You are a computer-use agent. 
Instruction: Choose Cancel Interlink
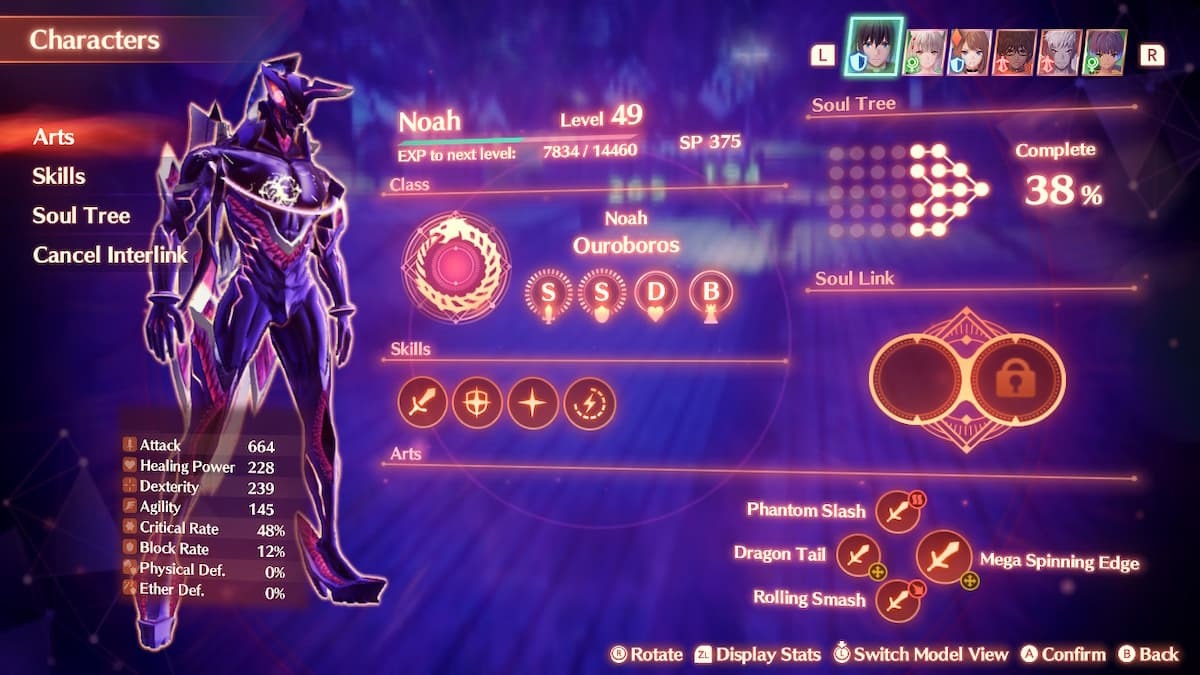[110, 254]
